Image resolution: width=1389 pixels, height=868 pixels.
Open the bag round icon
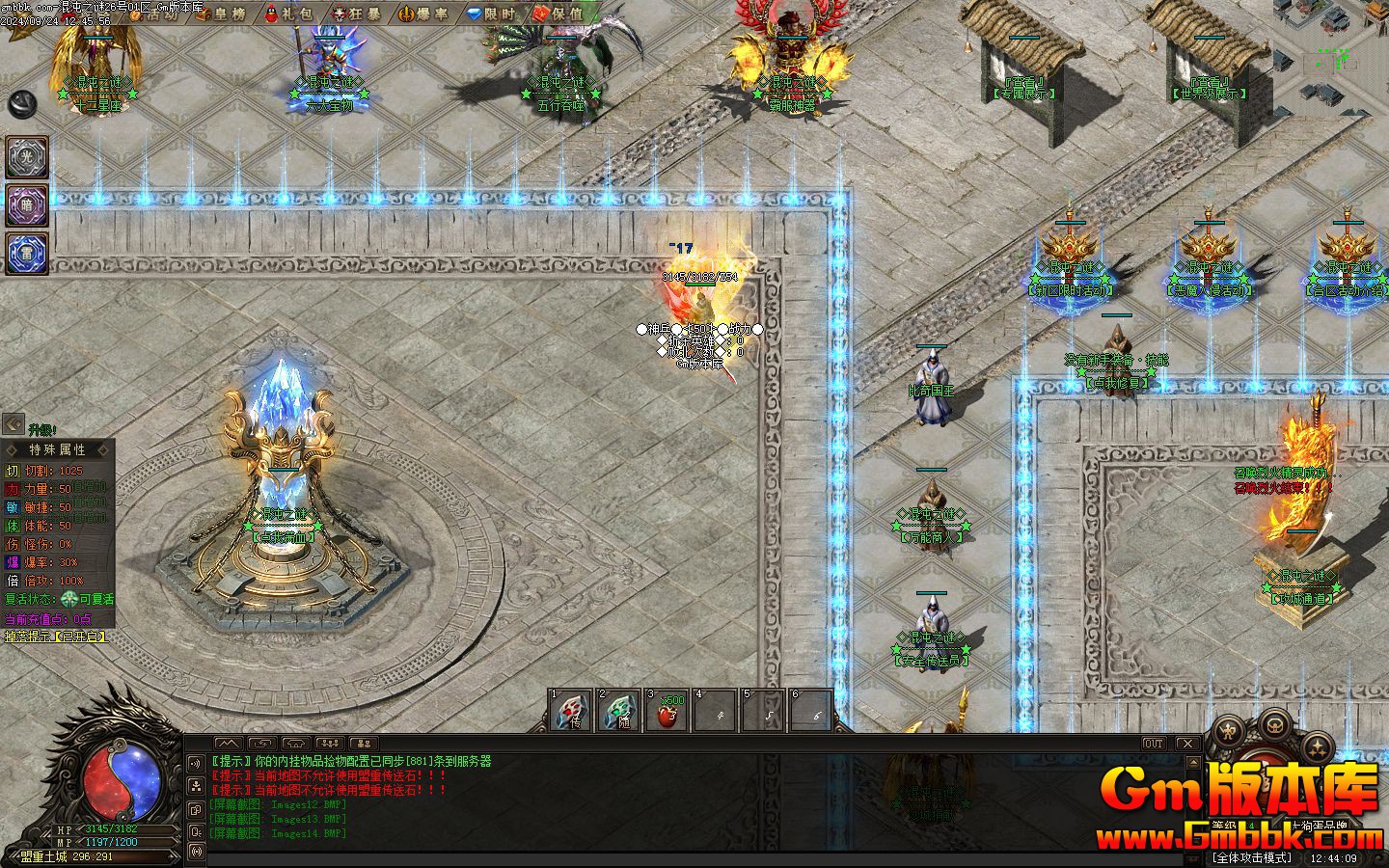click(1276, 723)
